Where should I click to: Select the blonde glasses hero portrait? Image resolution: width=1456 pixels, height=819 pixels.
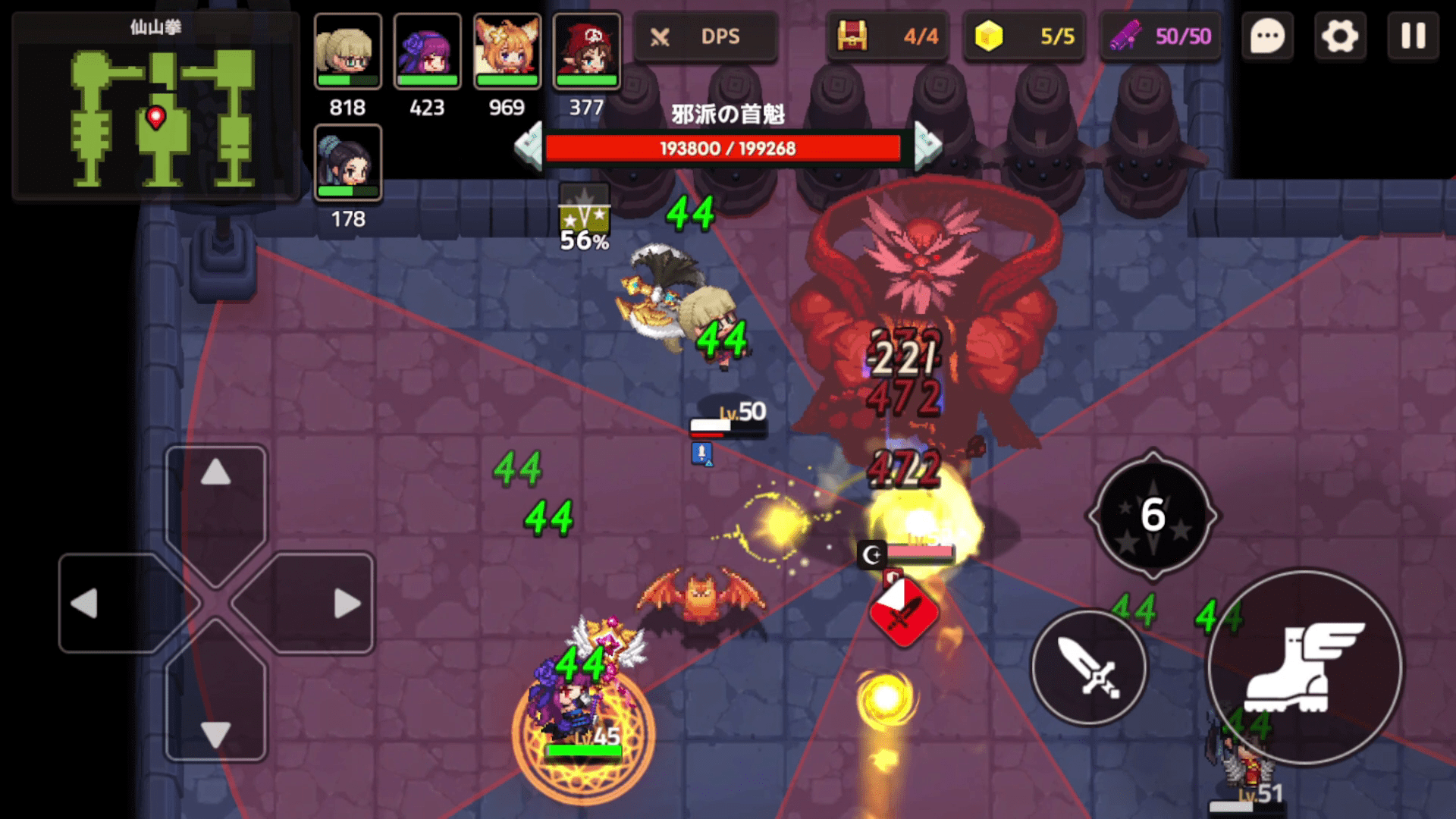[348, 52]
